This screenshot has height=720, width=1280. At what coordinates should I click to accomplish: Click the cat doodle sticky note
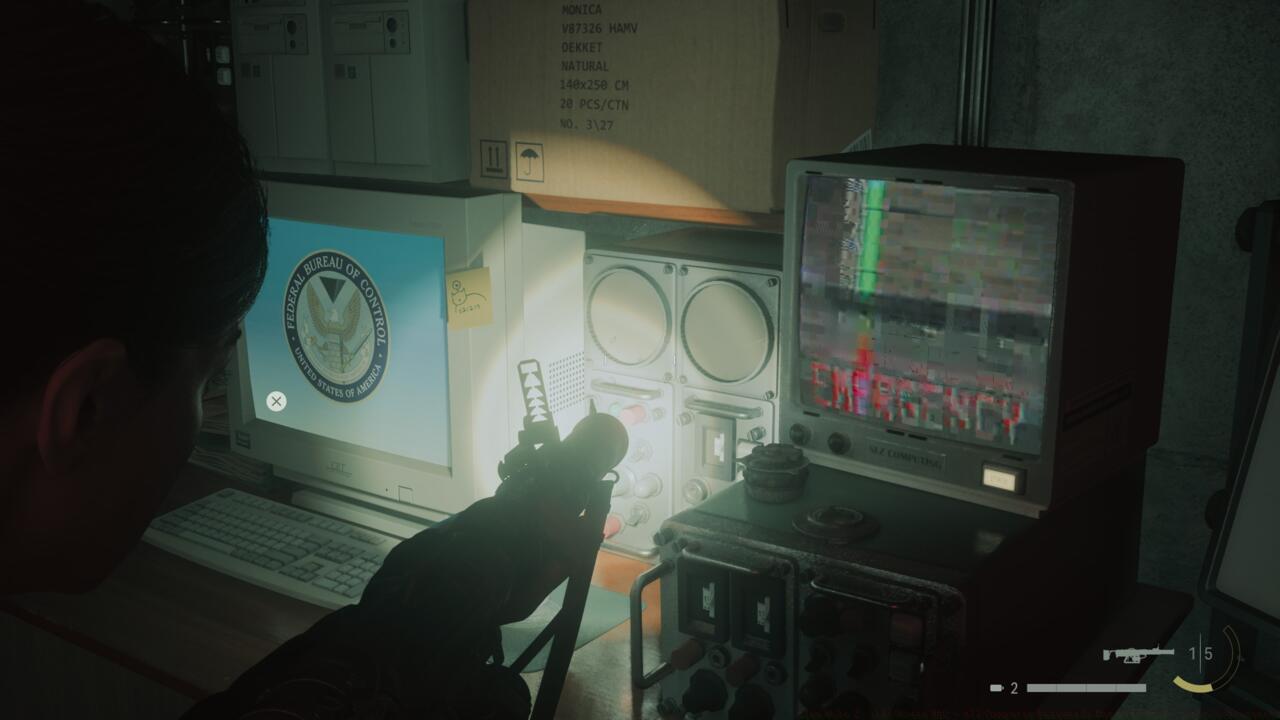[468, 295]
